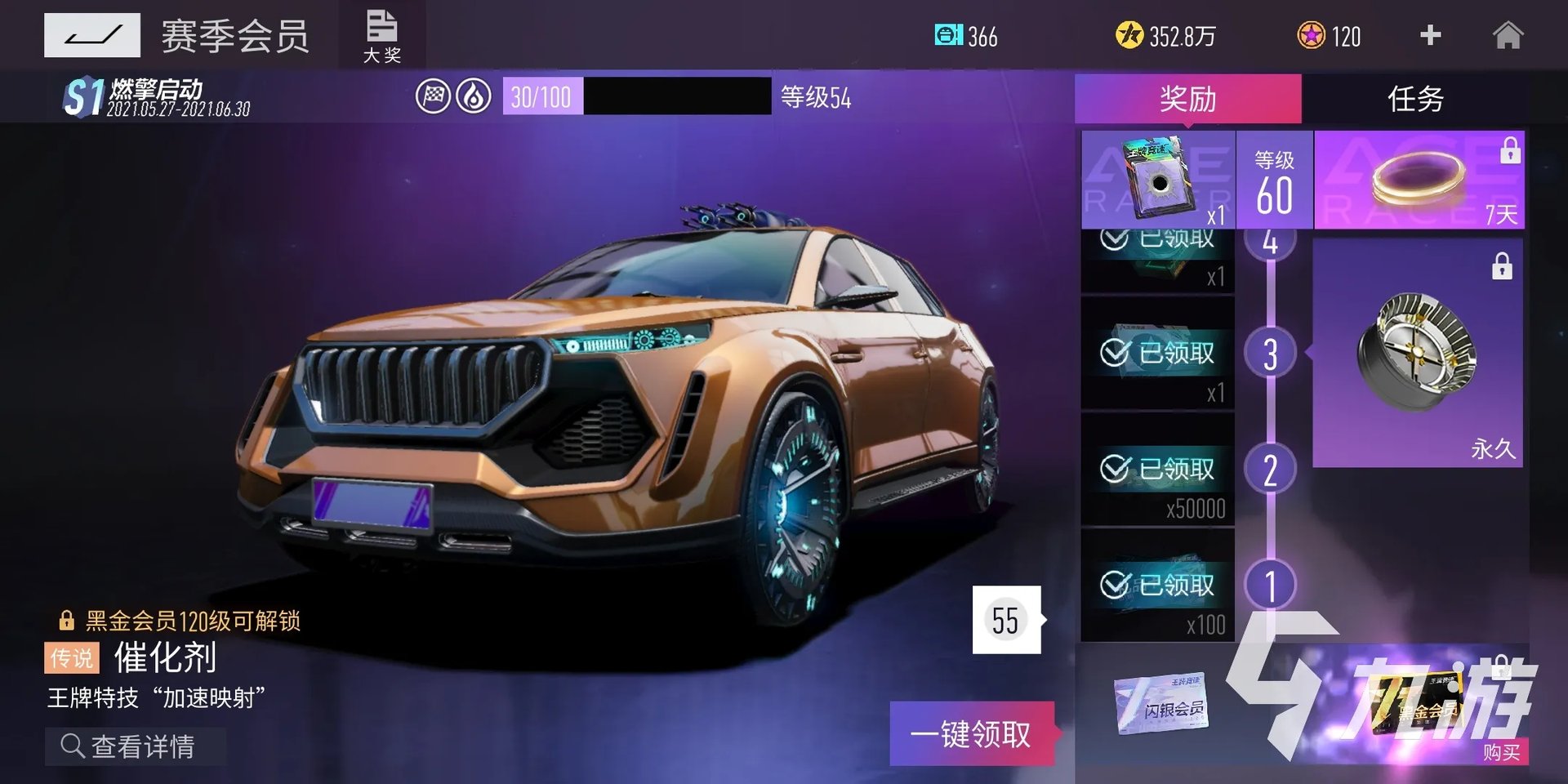Image resolution: width=1568 pixels, height=784 pixels.
Task: Jump to level 55 marker
Action: (x=1006, y=620)
